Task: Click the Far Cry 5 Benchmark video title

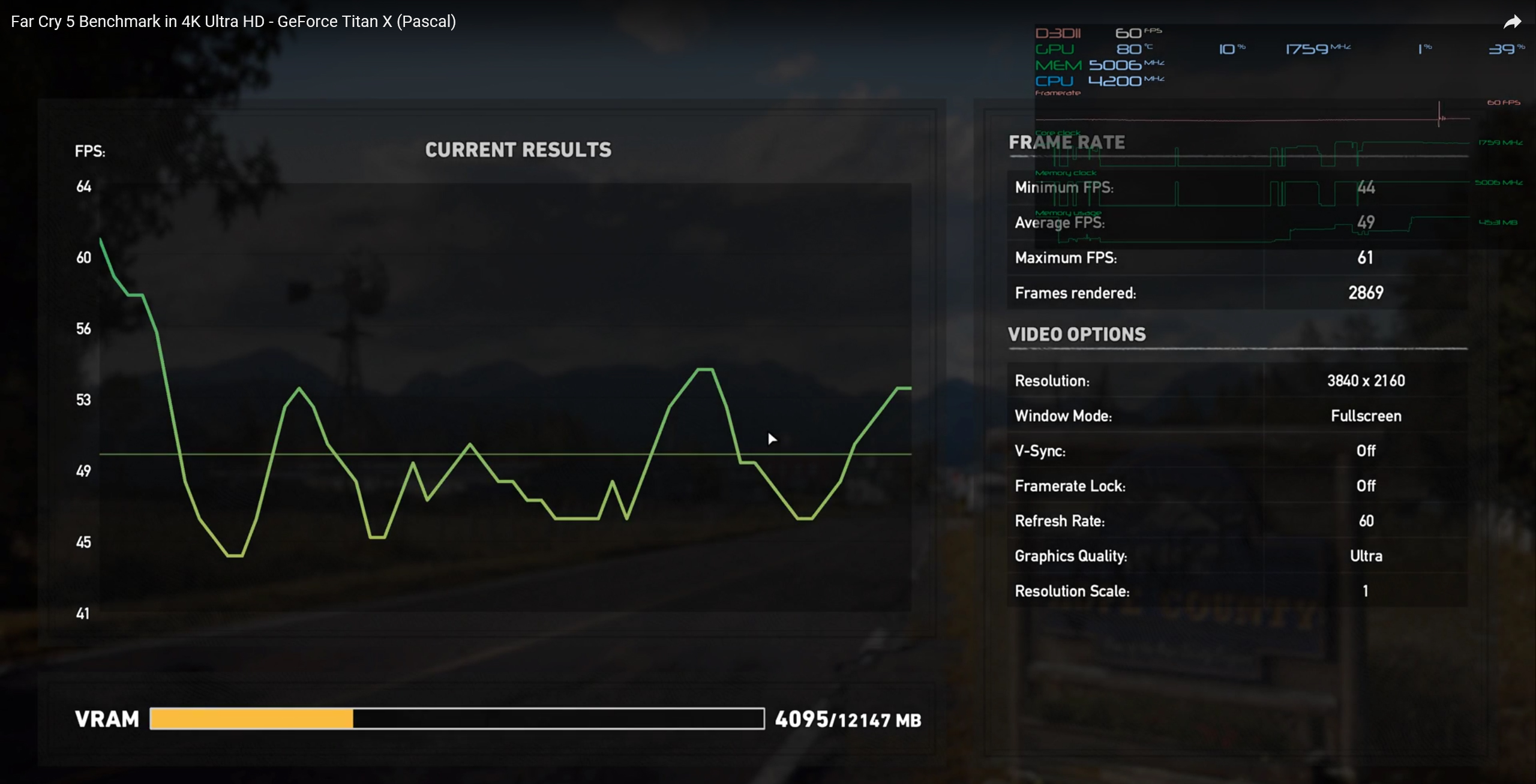Action: [x=231, y=20]
